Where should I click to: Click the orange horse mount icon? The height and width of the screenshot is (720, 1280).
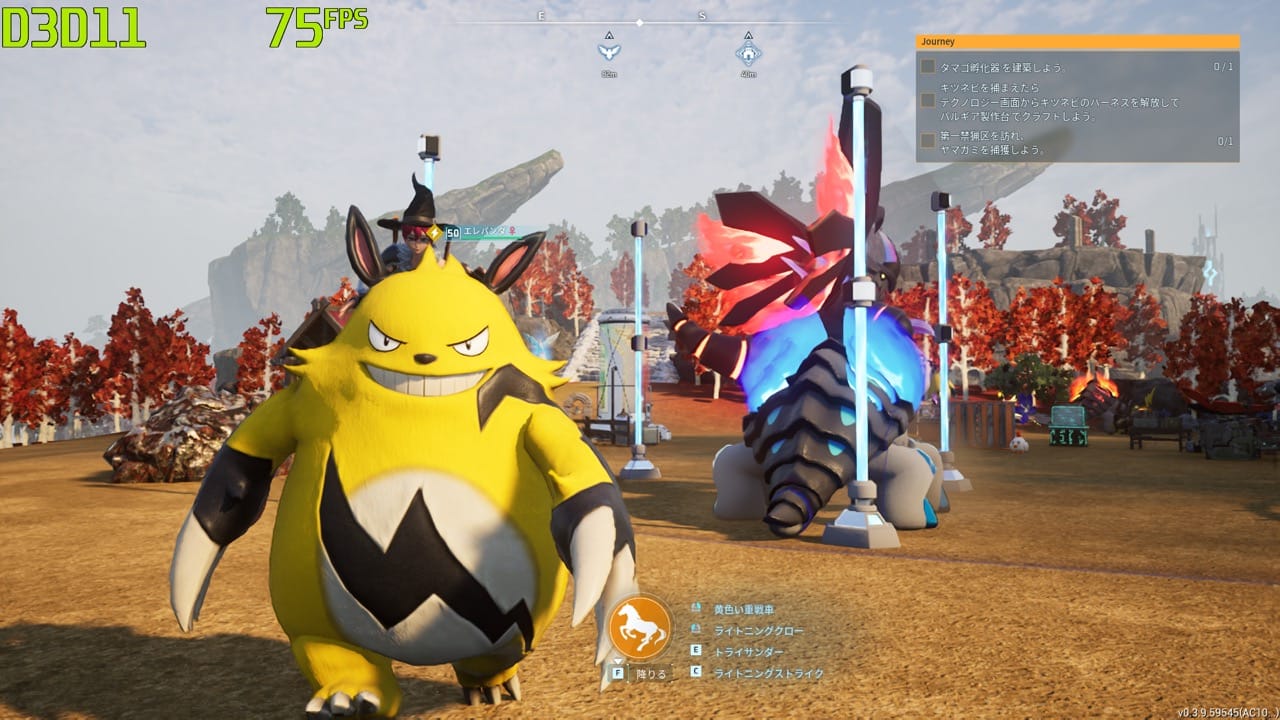(x=640, y=625)
